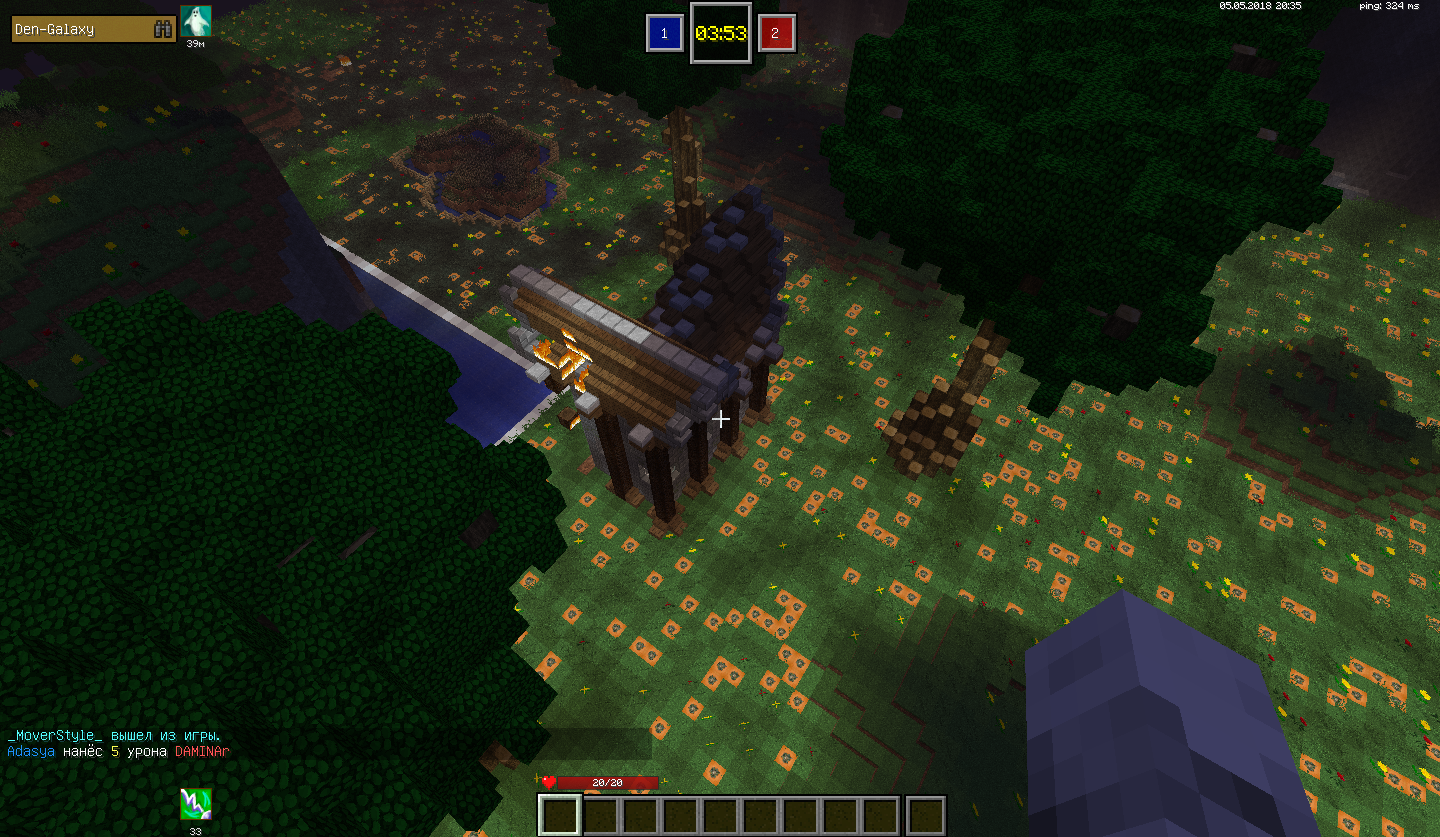
Task: Click the _MoverStyle_ chat message
Action: (114, 735)
